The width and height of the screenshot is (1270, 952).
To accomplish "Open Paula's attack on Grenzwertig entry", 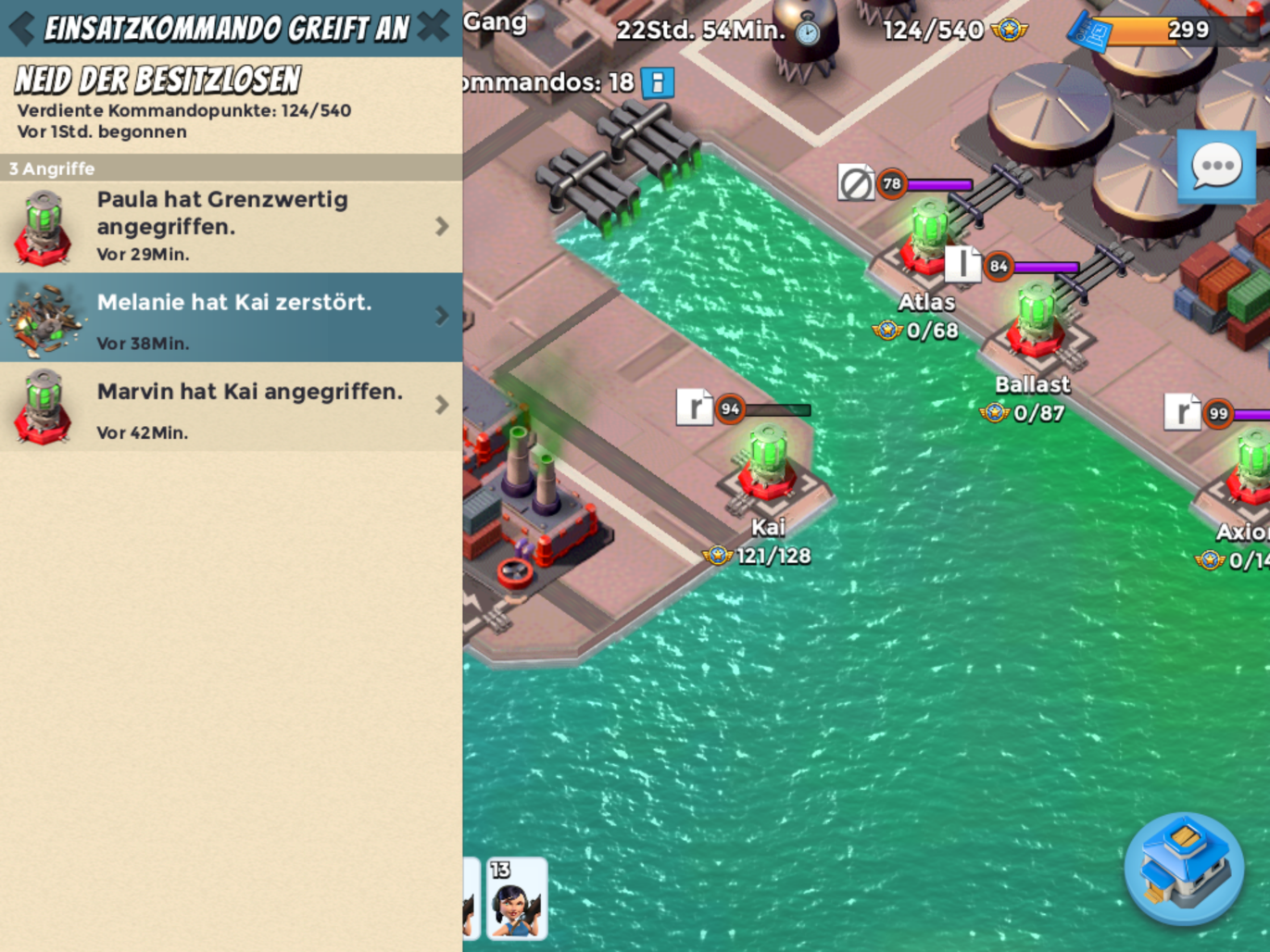I will point(231,226).
